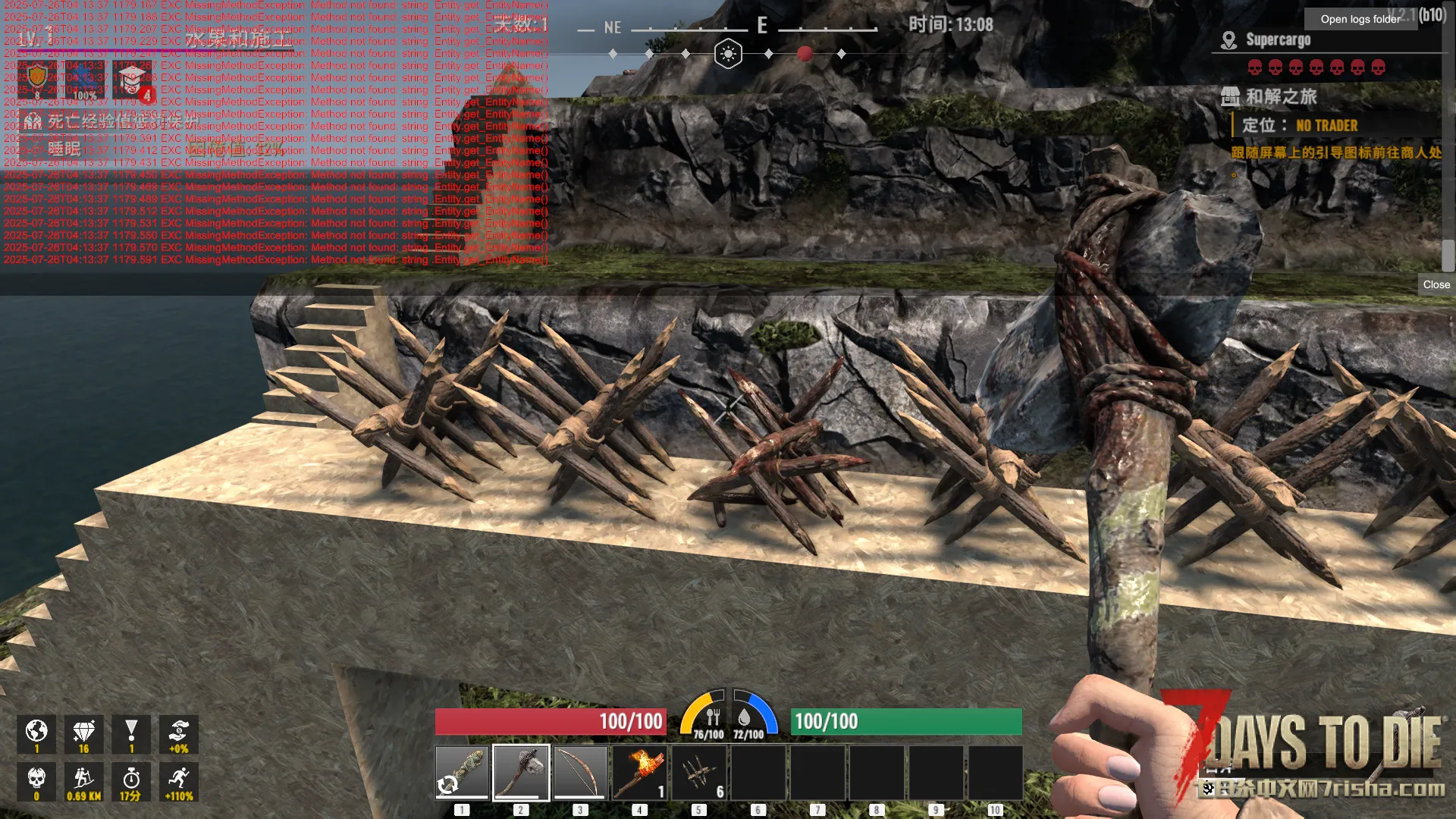Choose the burning torch hotbar slot
The image size is (1456, 819).
tap(639, 772)
